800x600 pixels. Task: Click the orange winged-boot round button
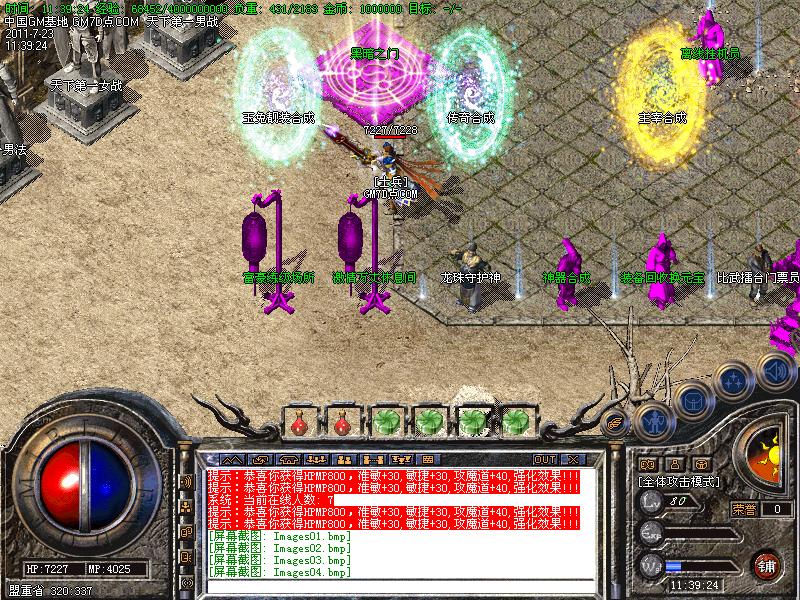point(617,422)
